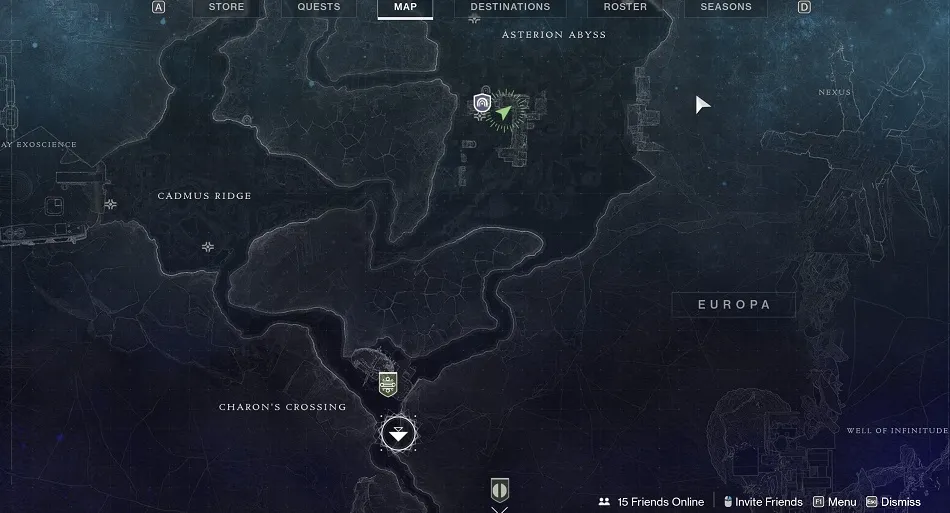Select the Map tab
This screenshot has height=513, width=950.
405,7
